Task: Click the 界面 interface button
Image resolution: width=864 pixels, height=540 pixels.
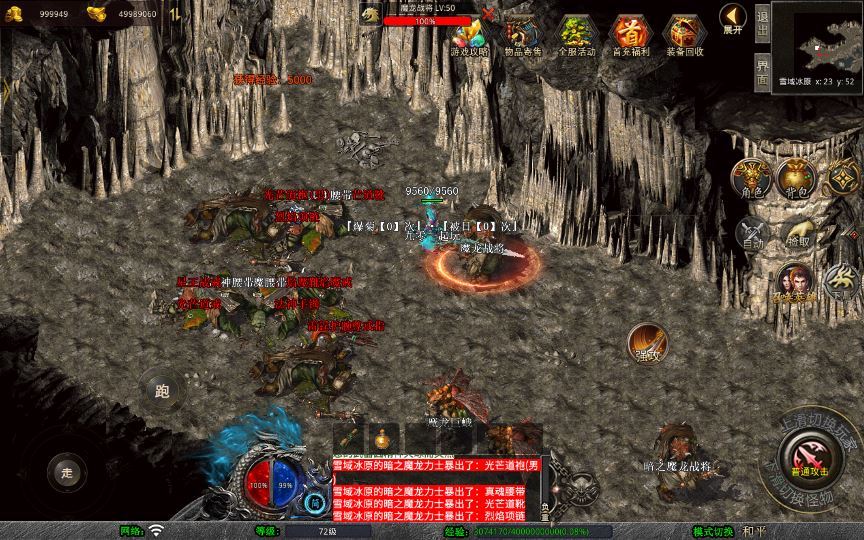Action: 762,71
